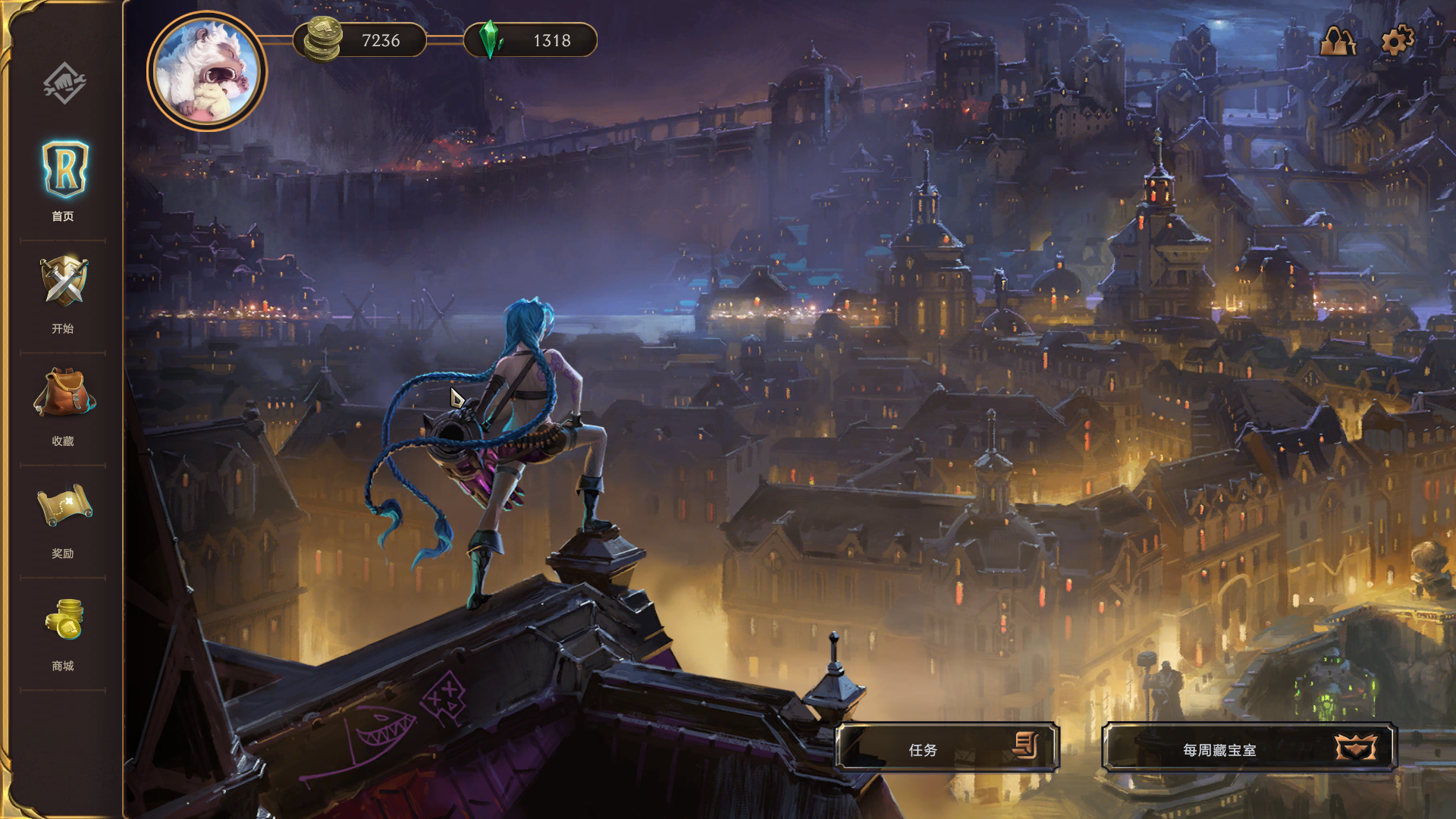Go to the 奖励 rewards map
This screenshot has width=1456, height=819.
tap(64, 518)
